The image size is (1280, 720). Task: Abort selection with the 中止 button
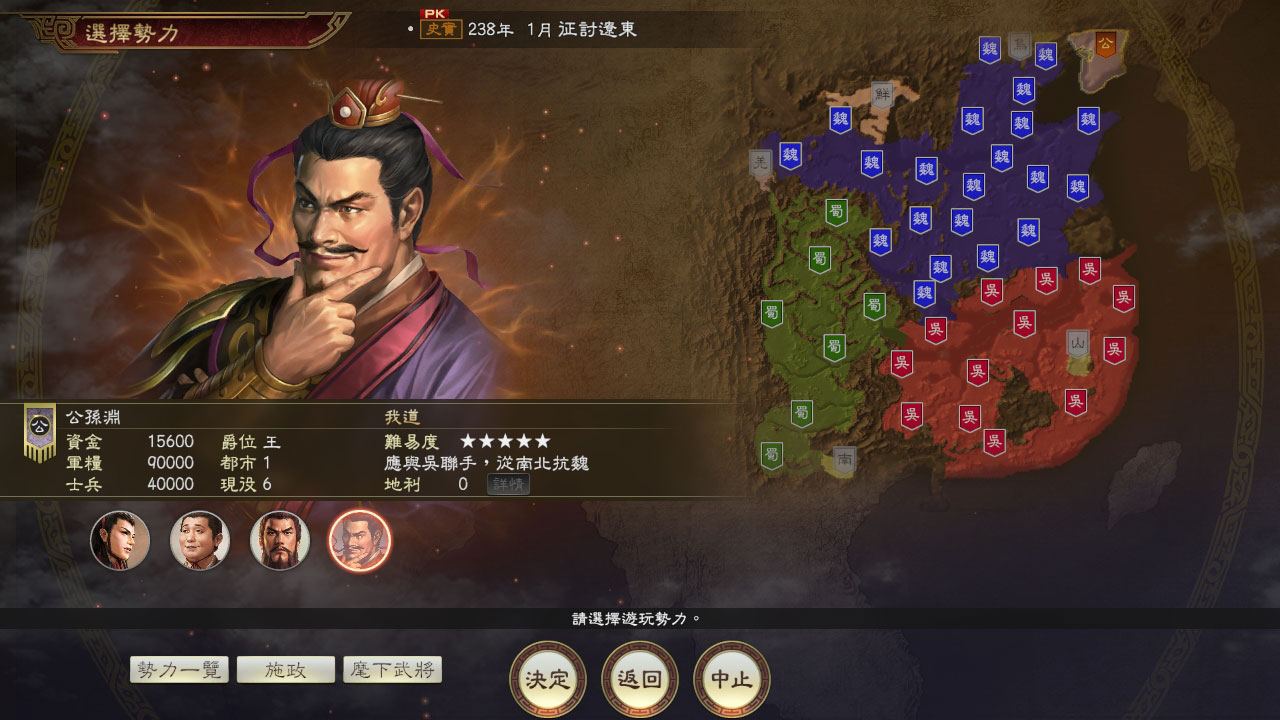tap(732, 680)
